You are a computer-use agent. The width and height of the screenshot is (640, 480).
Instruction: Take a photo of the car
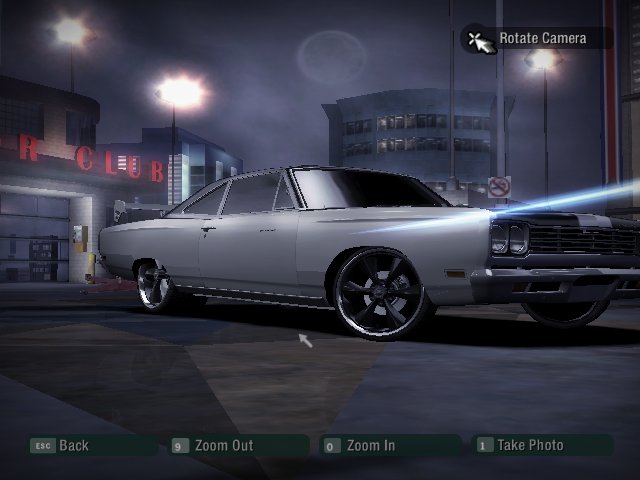pyautogui.click(x=530, y=446)
